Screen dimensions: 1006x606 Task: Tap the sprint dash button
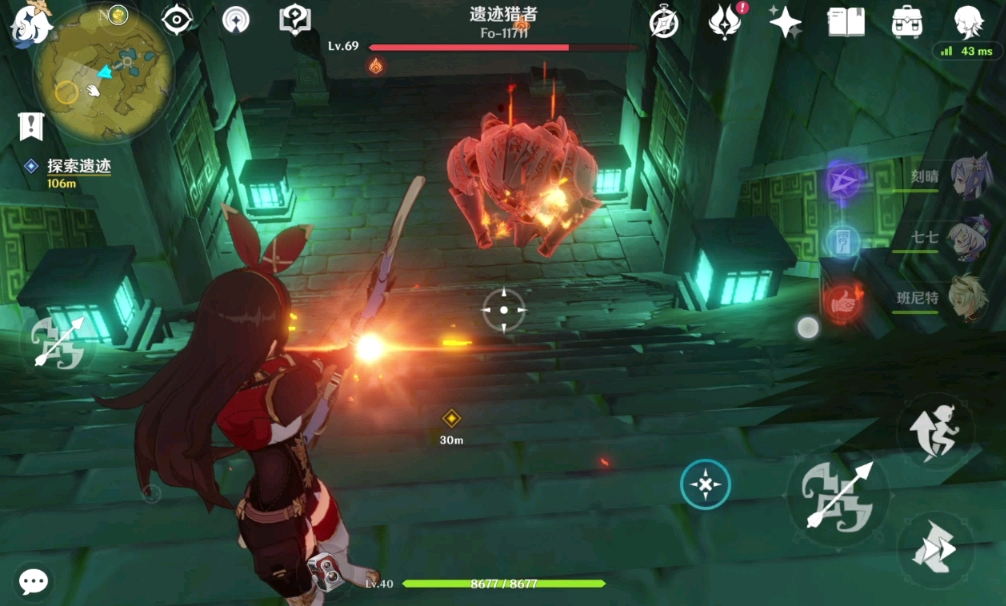point(935,549)
